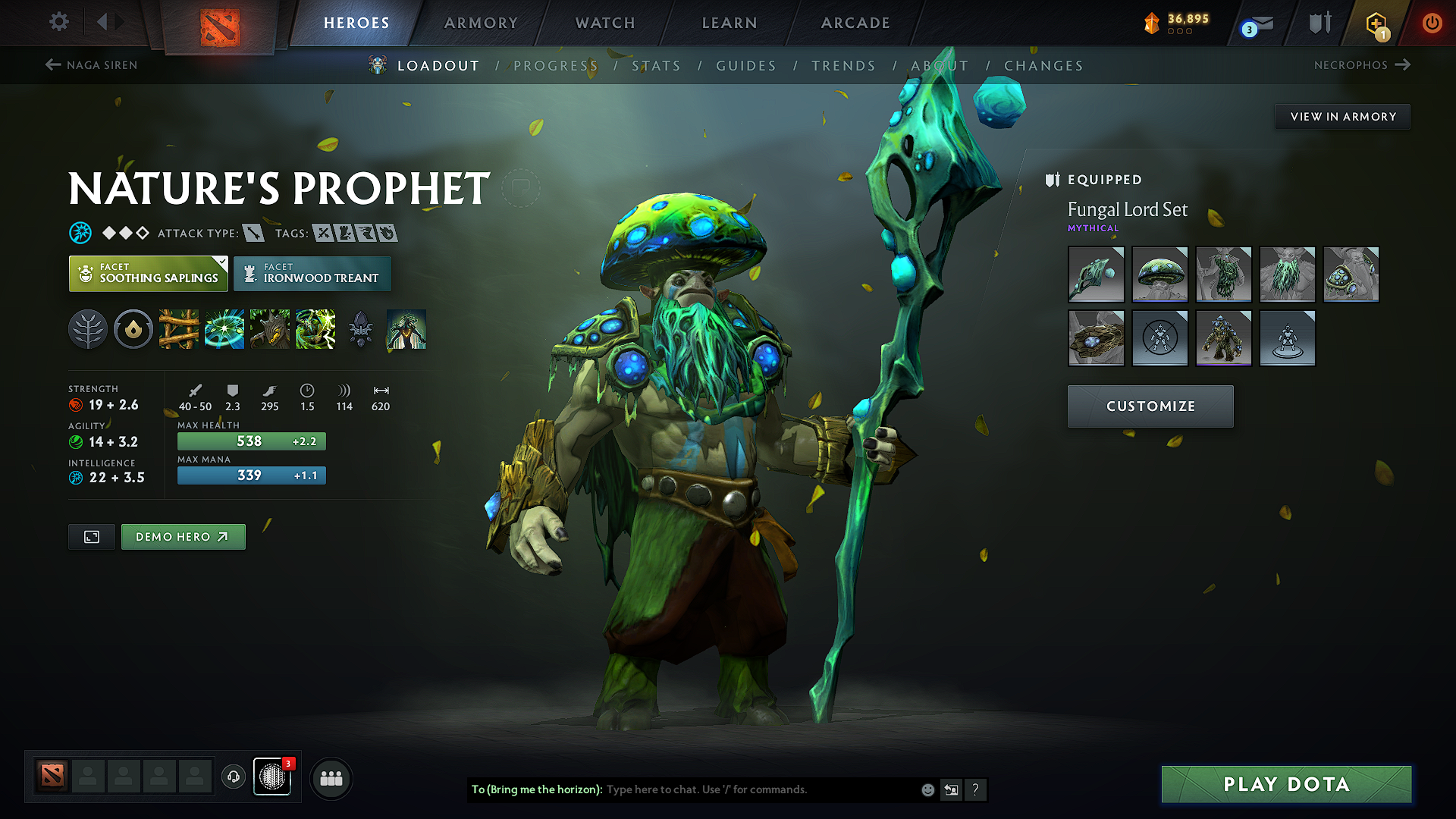Open the settings gear icon
Screen dimensions: 1456x819
coord(58,22)
